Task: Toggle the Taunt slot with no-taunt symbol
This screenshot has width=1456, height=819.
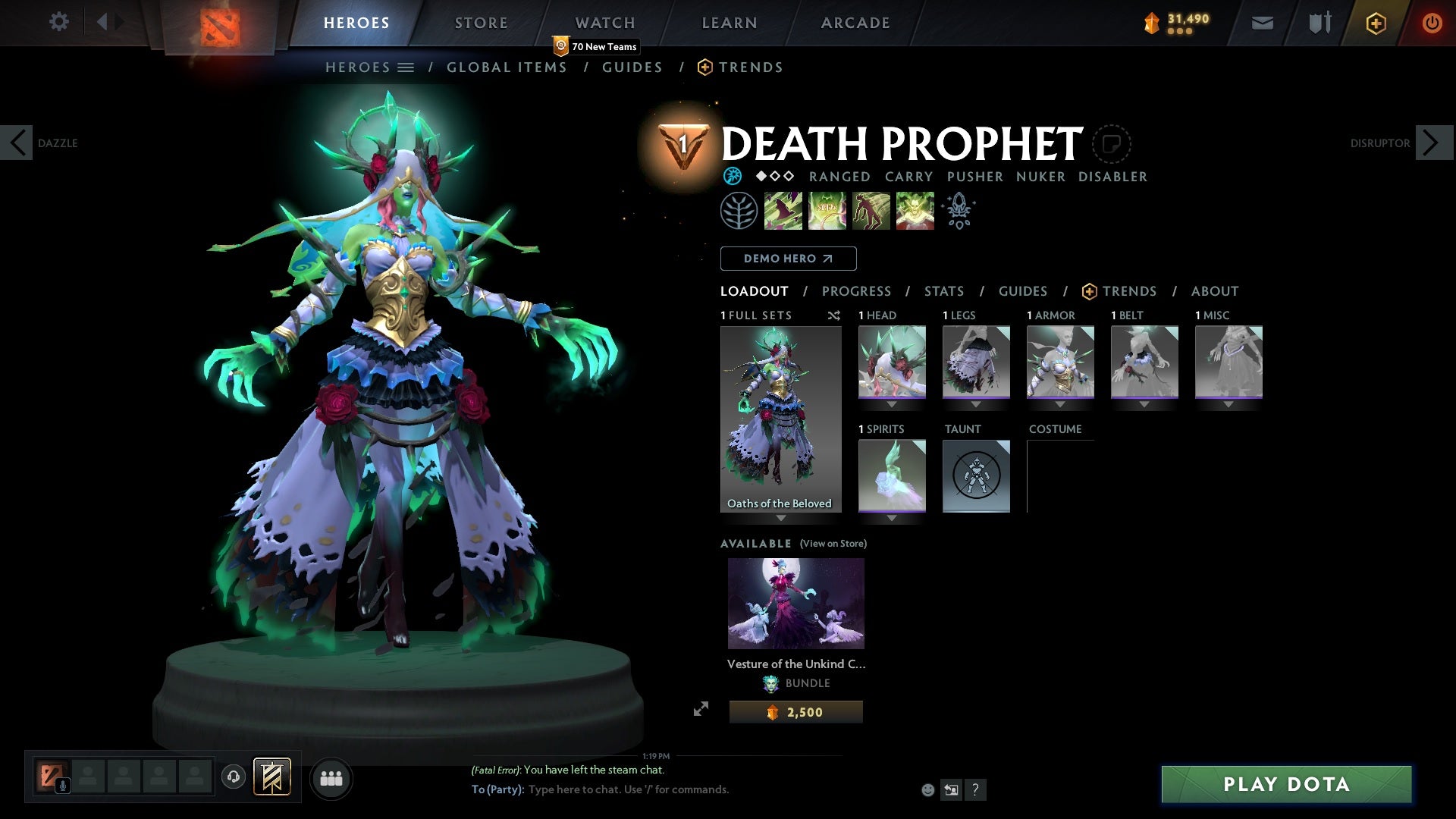Action: coord(977,476)
